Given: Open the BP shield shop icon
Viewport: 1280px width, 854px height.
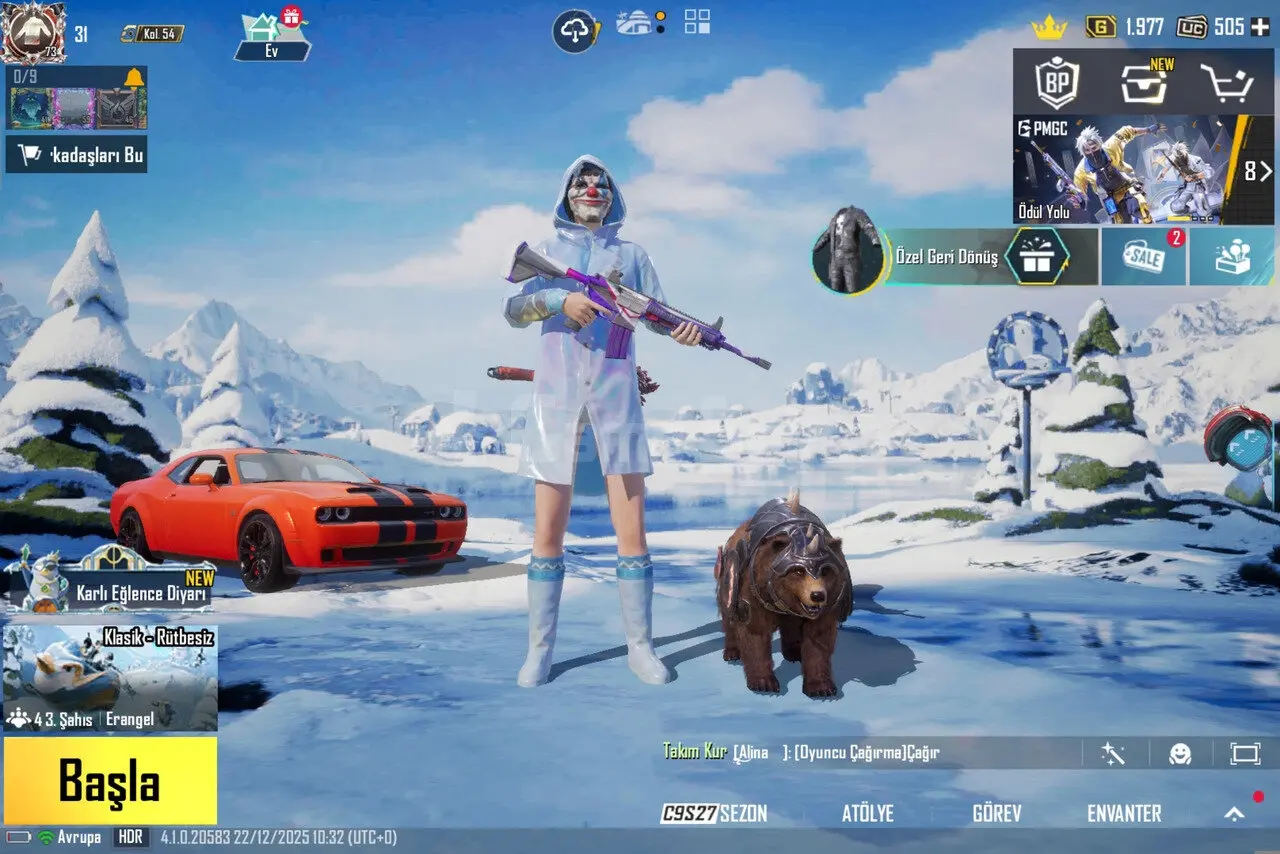Looking at the screenshot, I should 1057,83.
